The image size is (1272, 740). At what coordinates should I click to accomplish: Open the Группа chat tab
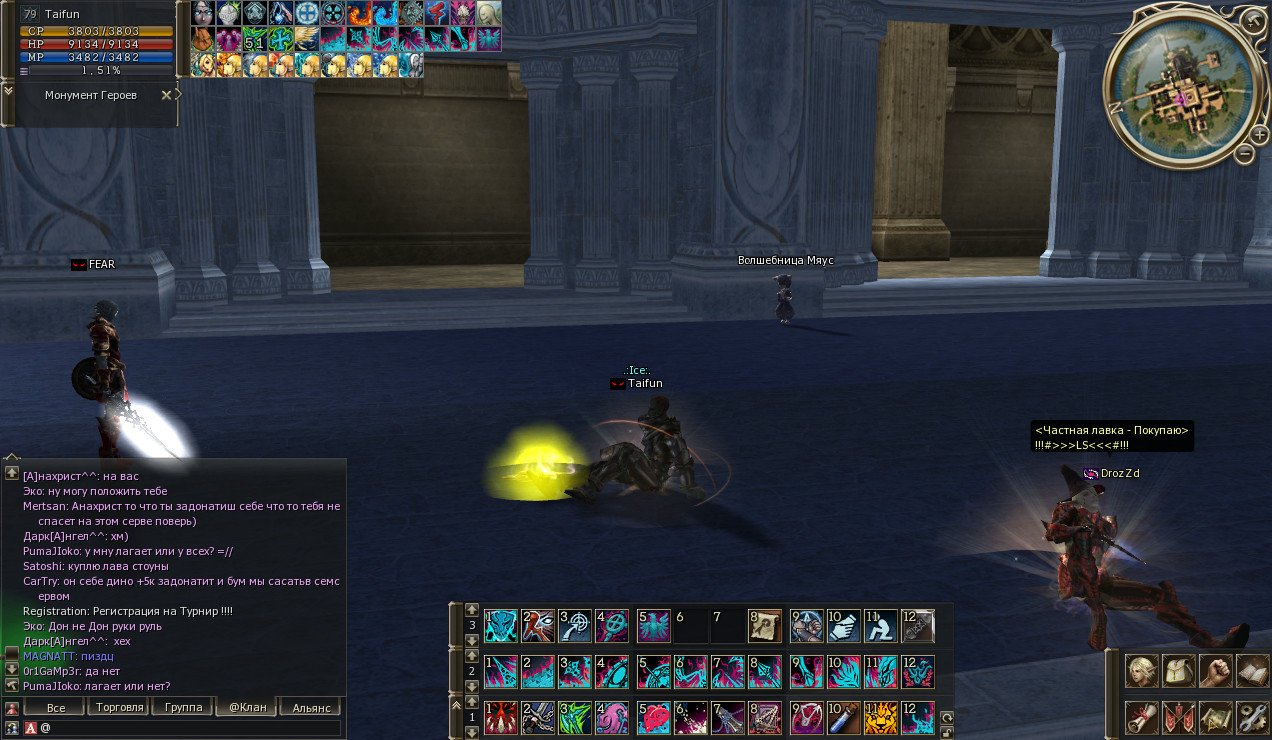point(181,707)
